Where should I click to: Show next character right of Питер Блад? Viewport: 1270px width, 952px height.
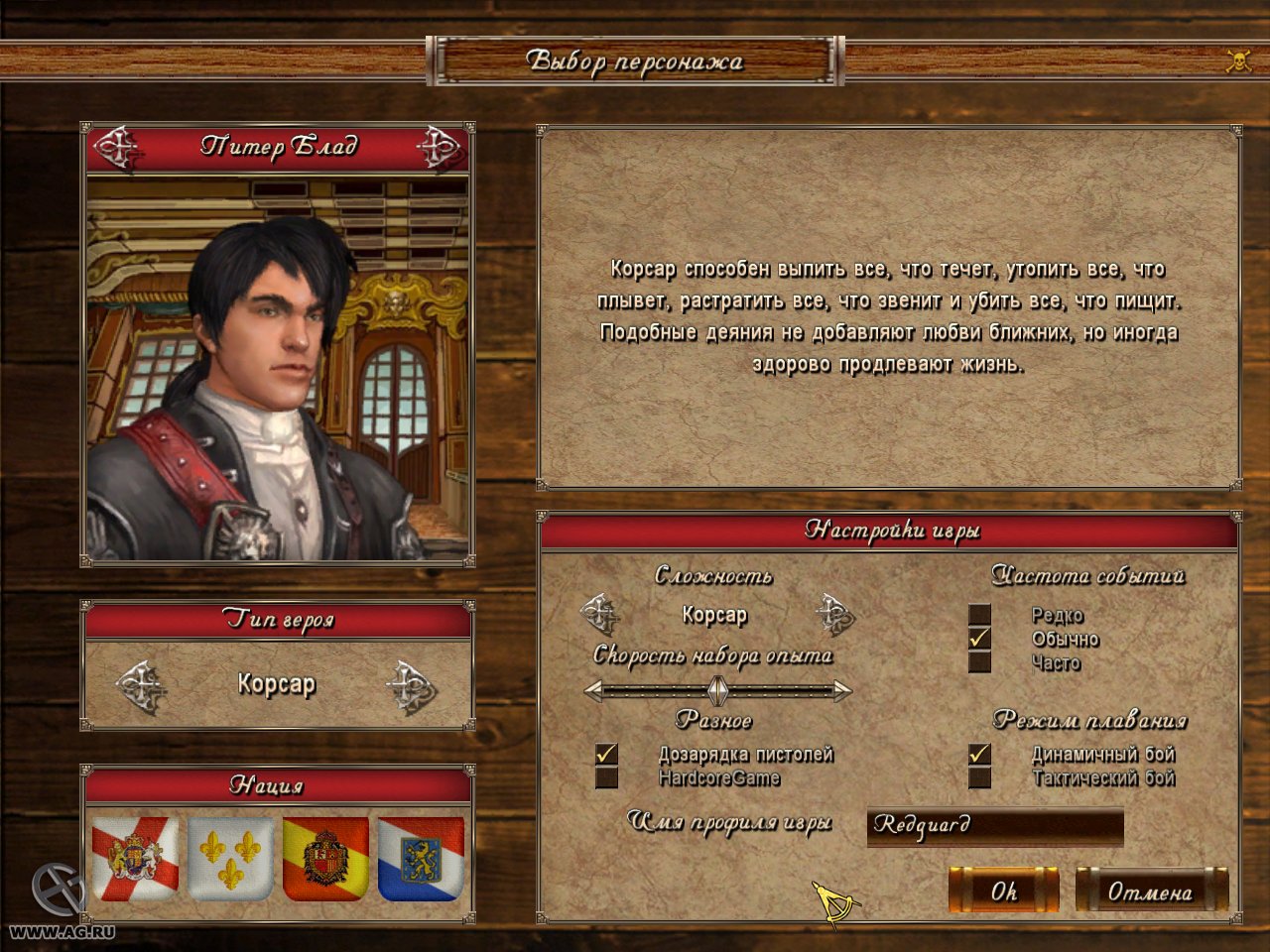point(439,148)
